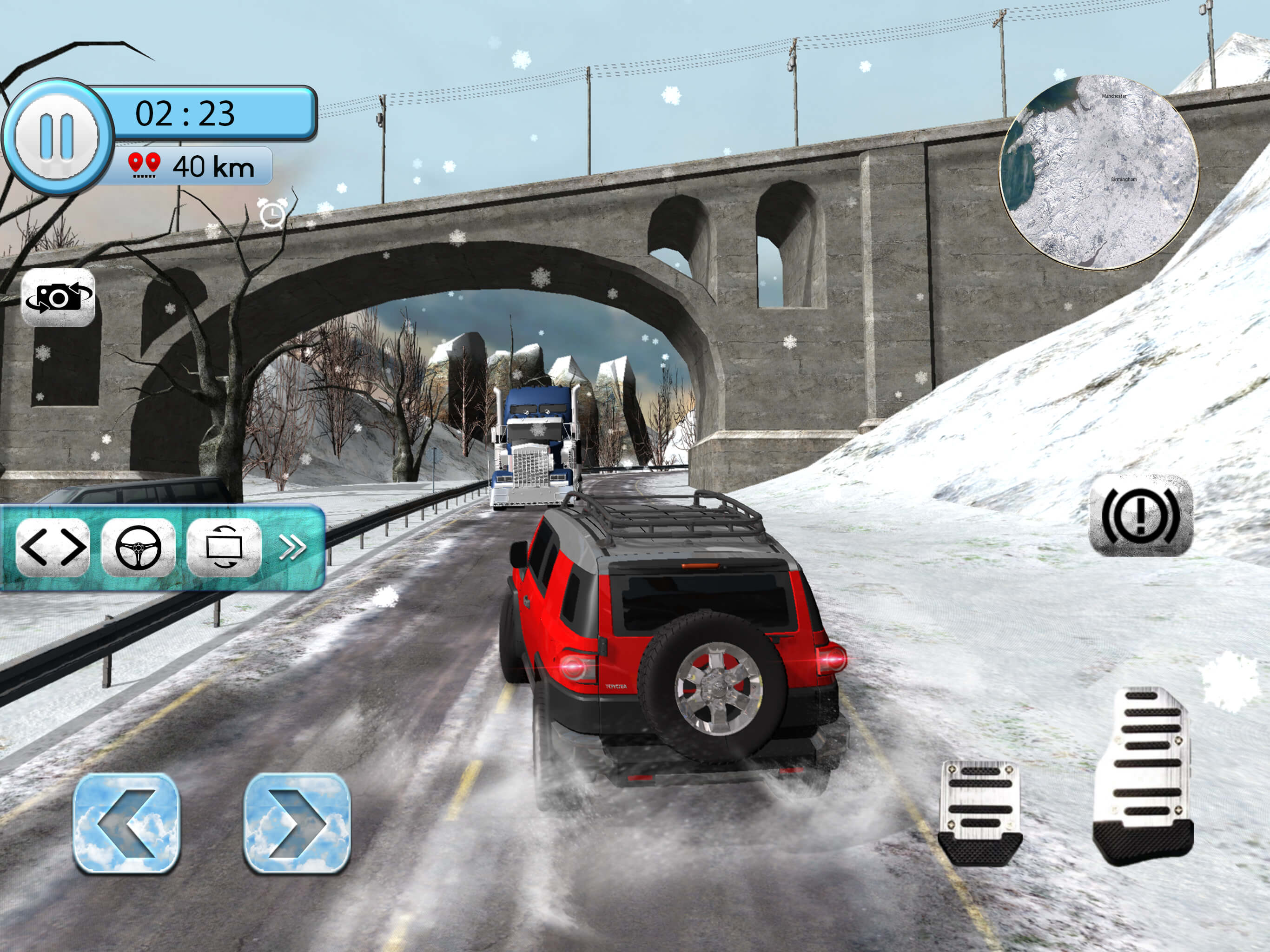
Task: Collapse the control options panel arrows
Action: coord(292,547)
